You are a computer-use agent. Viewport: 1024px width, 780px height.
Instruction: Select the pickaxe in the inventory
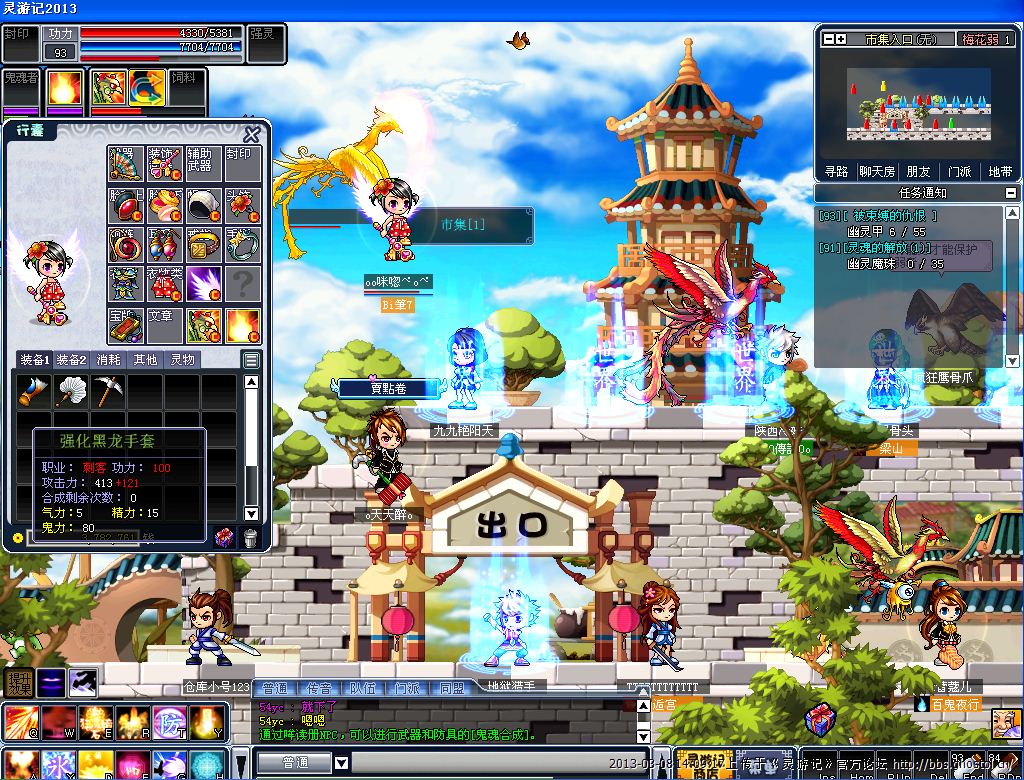106,391
